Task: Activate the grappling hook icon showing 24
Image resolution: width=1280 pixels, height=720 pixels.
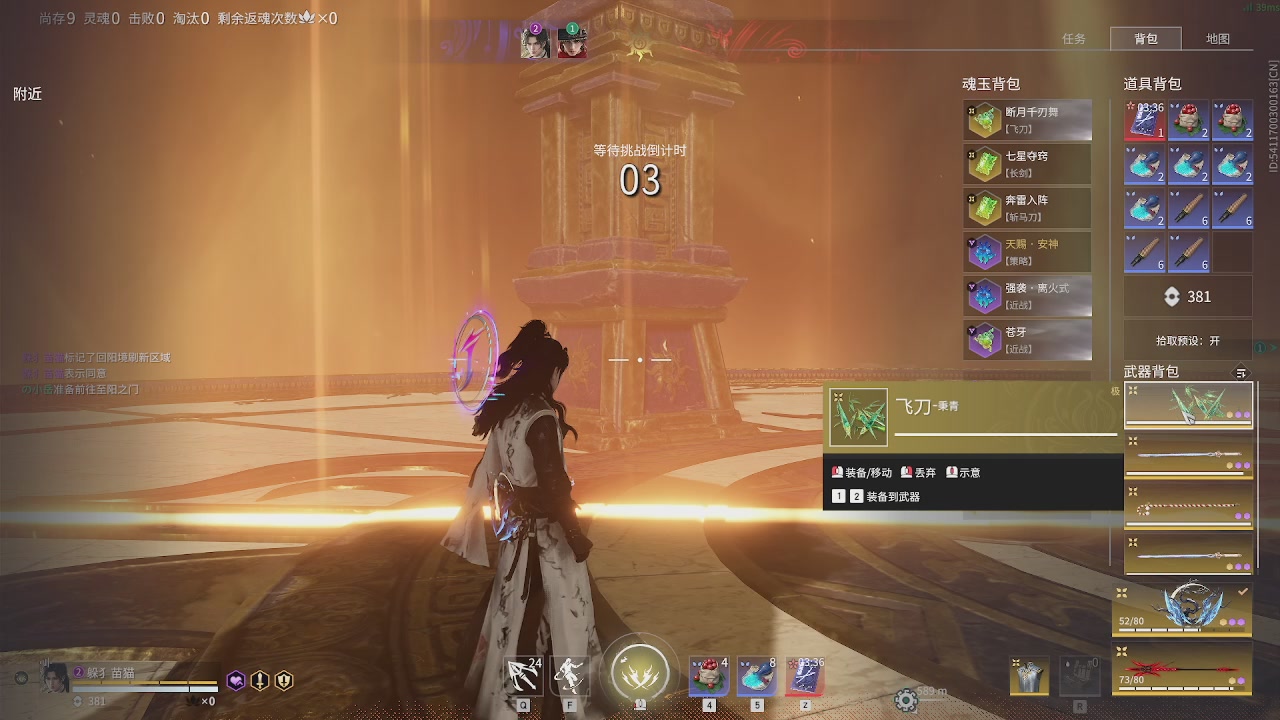Action: [524, 676]
